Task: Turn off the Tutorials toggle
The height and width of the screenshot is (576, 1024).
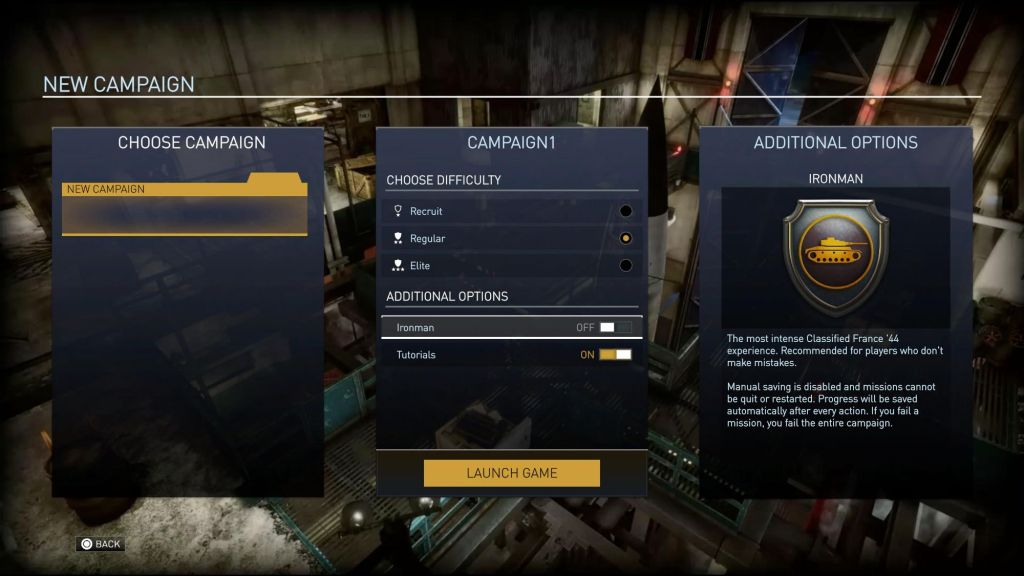Action: [x=615, y=355]
